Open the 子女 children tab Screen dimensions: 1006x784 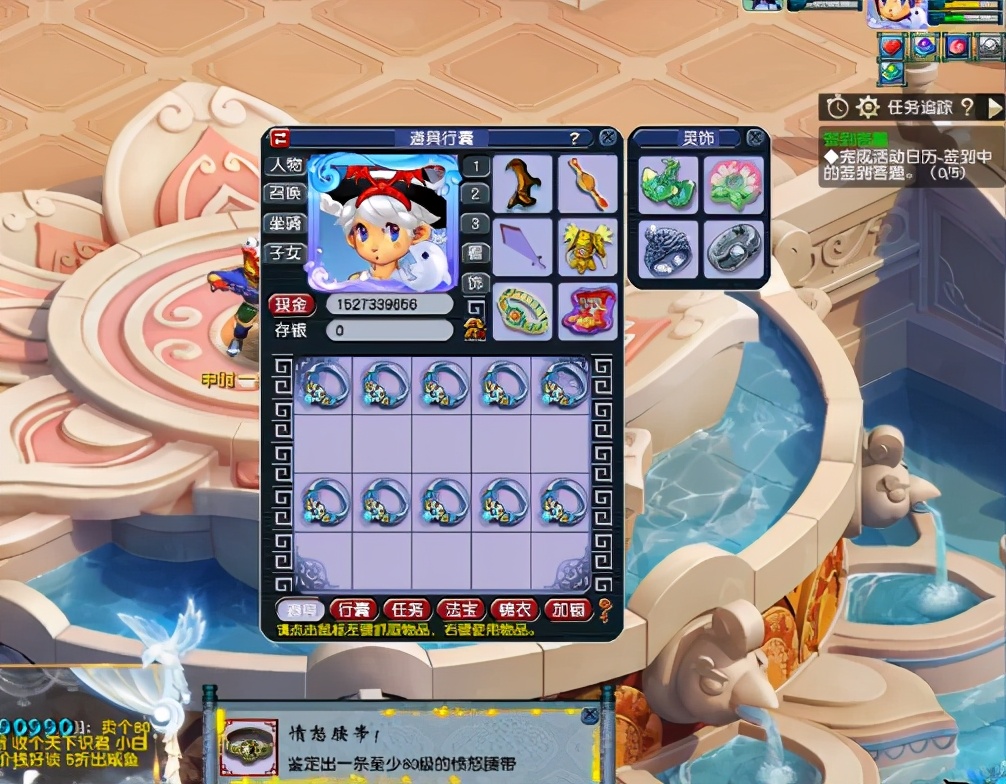(283, 252)
